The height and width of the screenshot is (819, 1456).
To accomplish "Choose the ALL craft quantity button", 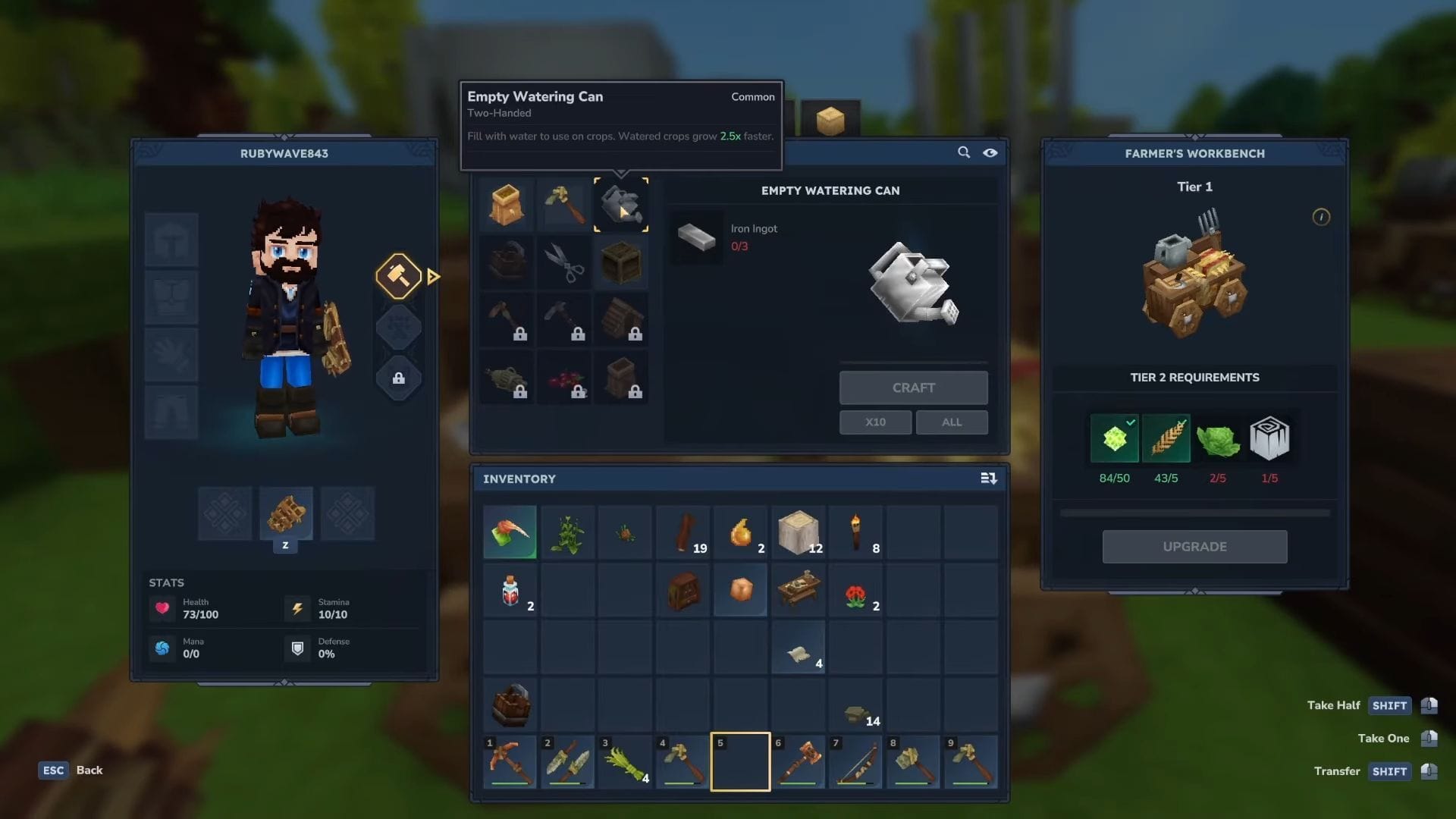I will [x=952, y=422].
